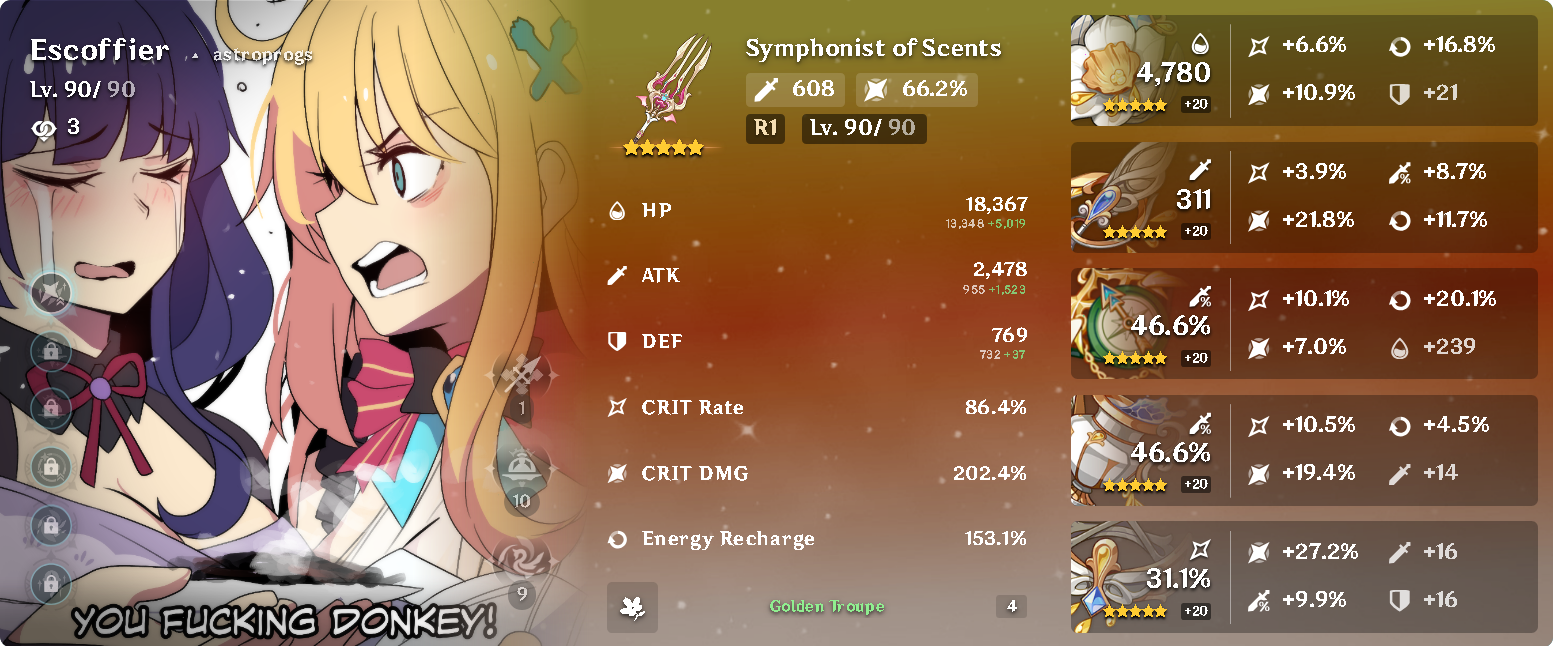Show the level 1 normal attack talent

coord(521,378)
